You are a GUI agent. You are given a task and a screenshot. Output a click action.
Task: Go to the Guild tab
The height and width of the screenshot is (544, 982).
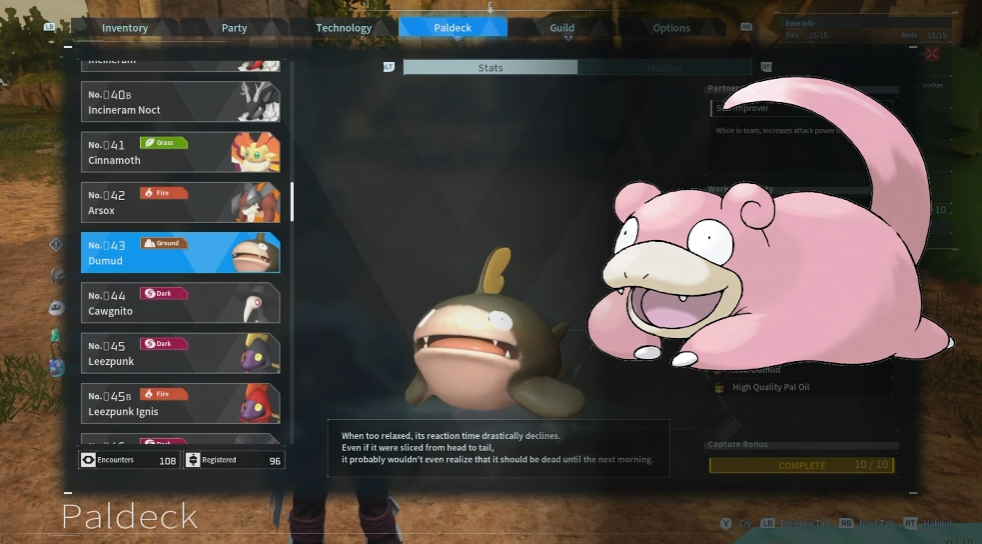(x=561, y=28)
